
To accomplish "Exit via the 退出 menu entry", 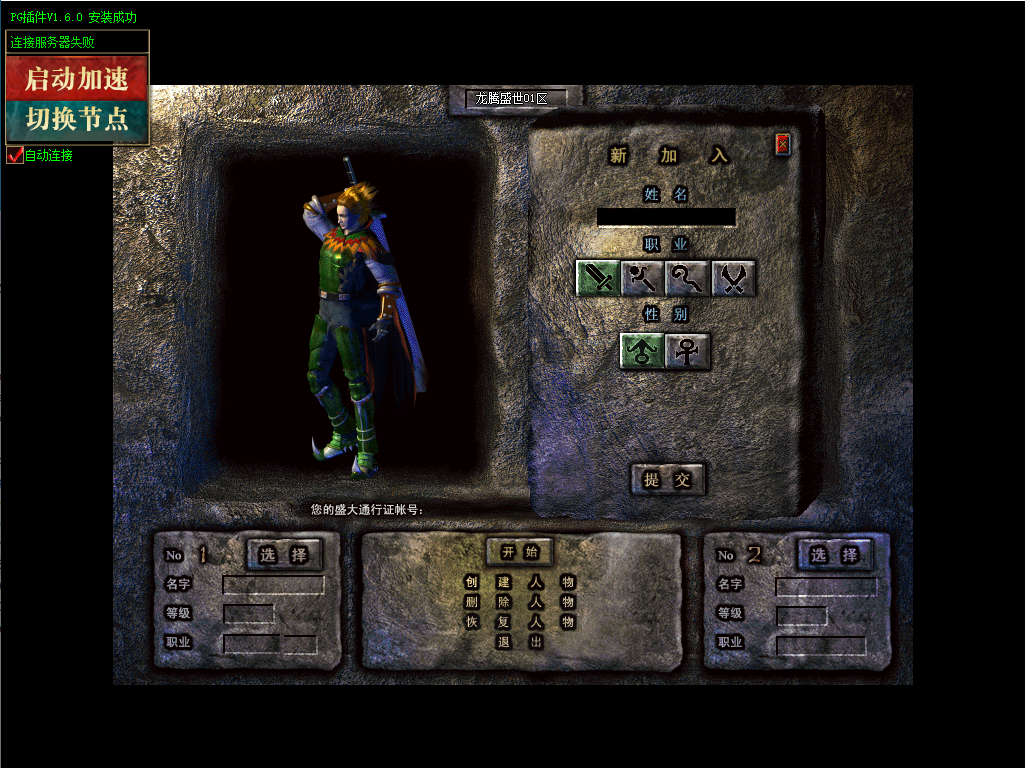I will [x=520, y=642].
